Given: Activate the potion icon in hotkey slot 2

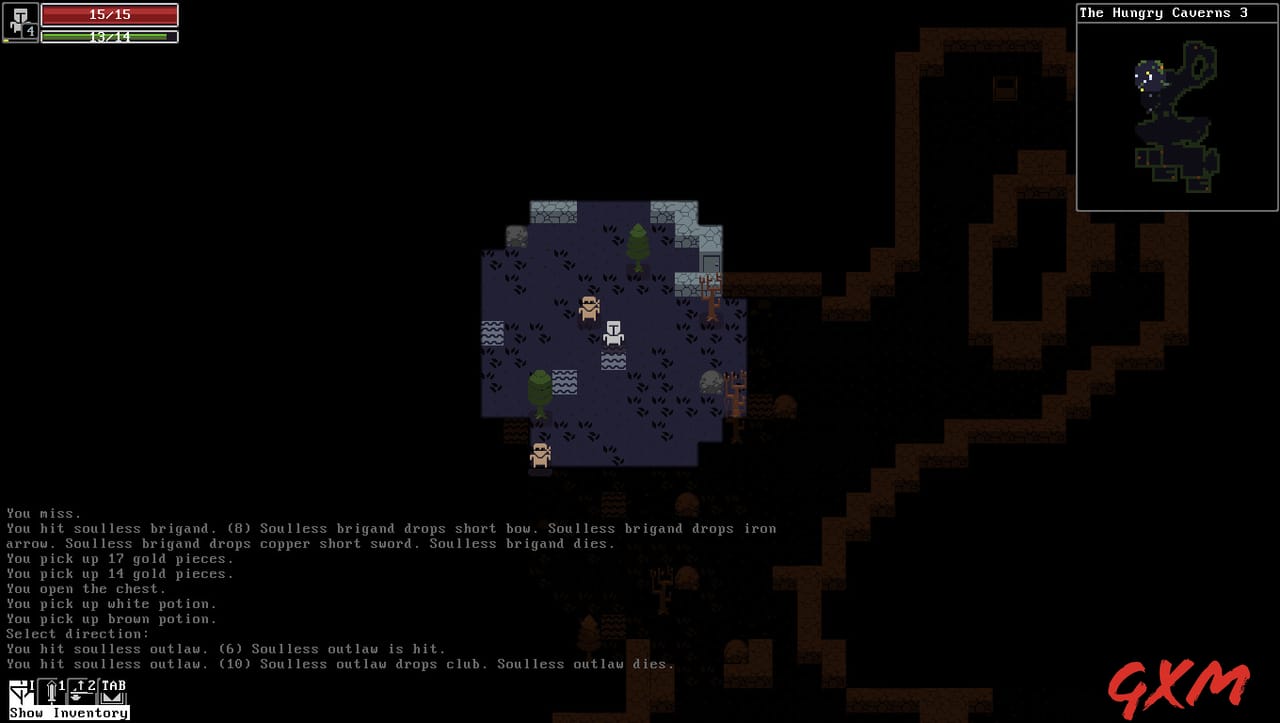Looking at the screenshot, I should [79, 691].
